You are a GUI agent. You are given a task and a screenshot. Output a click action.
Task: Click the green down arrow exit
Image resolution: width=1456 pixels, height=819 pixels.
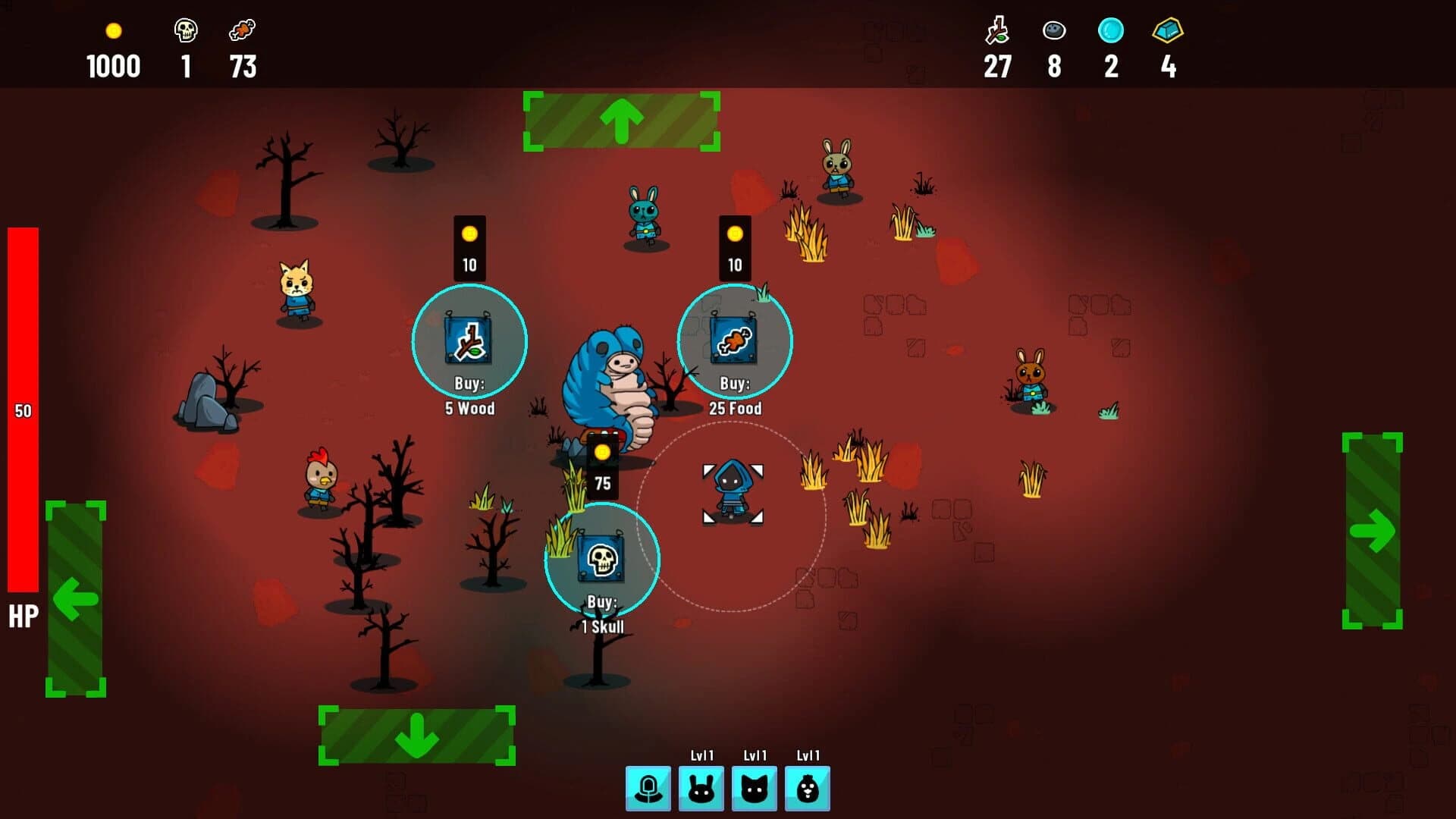[416, 734]
